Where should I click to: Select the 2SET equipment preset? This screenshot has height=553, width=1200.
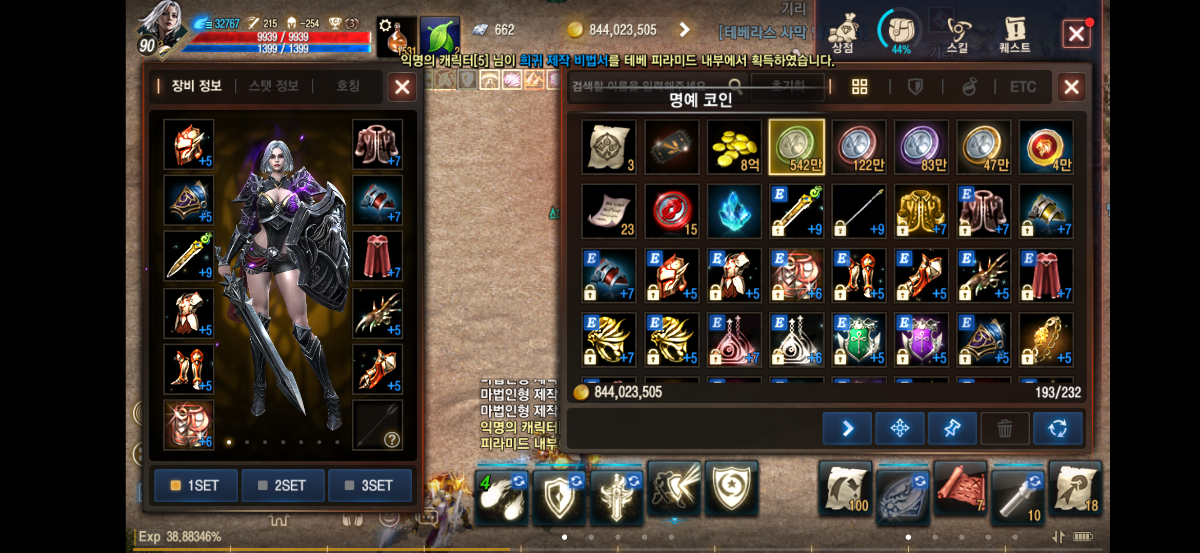click(283, 485)
